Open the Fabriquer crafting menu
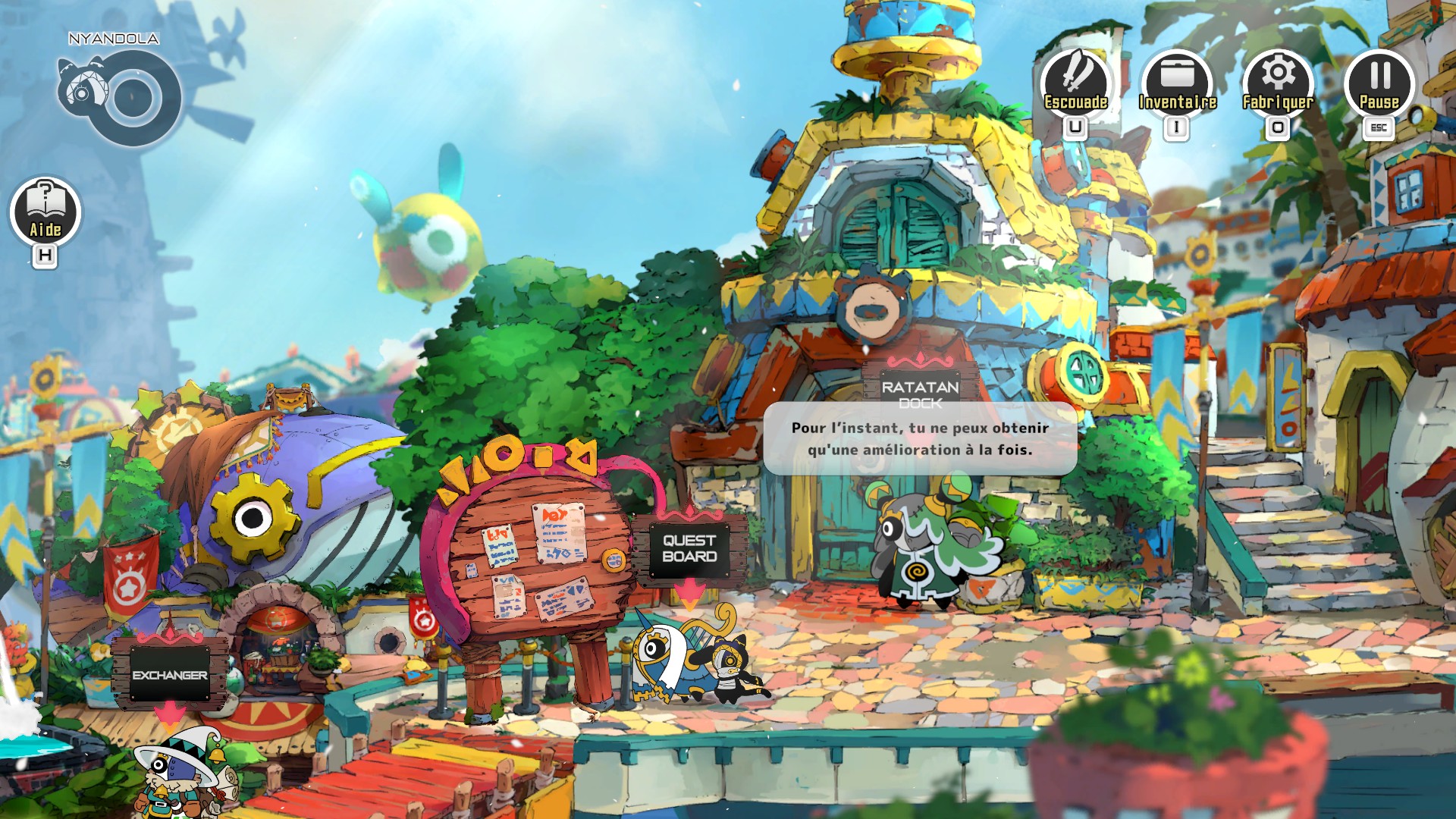The height and width of the screenshot is (819, 1456). click(x=1278, y=83)
